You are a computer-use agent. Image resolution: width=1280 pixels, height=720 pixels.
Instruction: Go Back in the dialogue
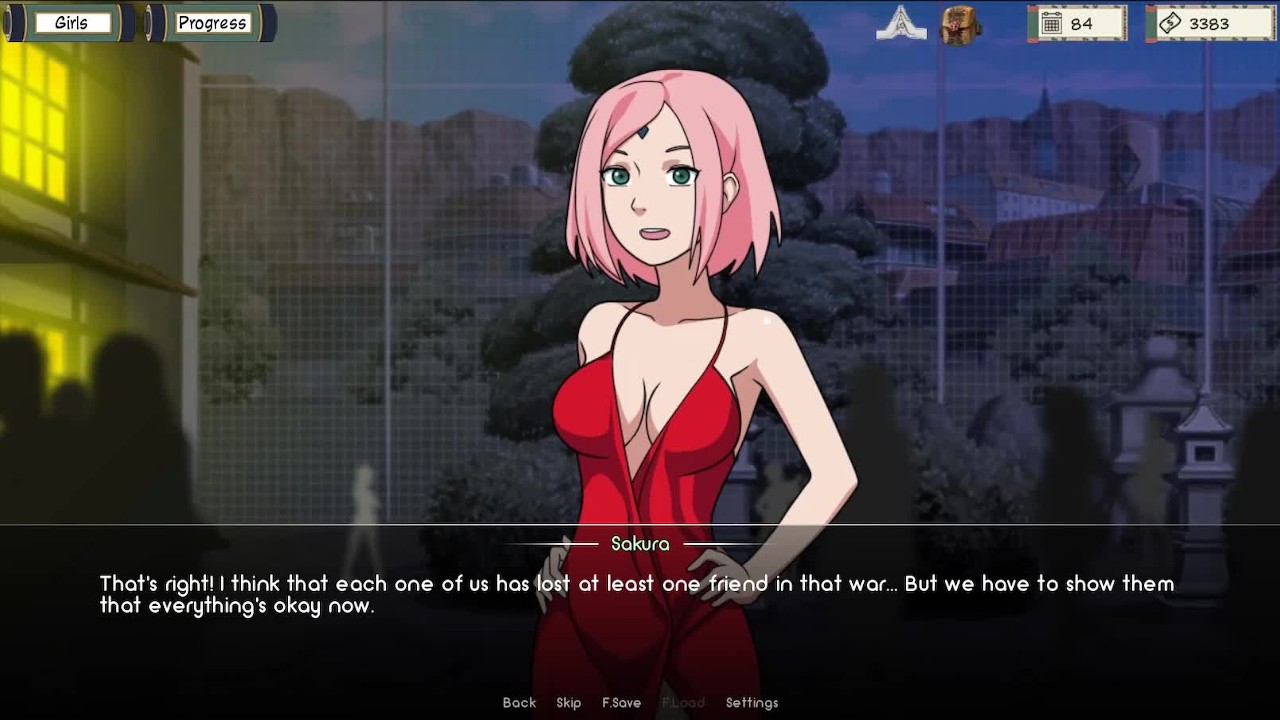tap(519, 703)
